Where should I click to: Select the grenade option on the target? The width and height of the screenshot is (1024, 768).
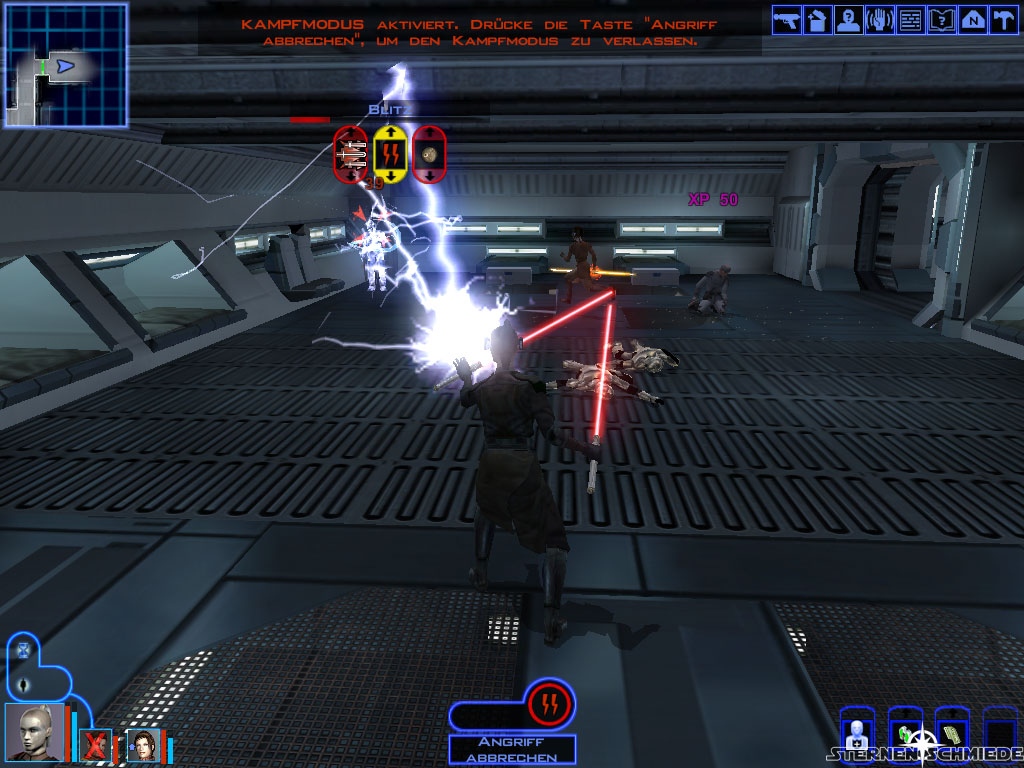[x=428, y=154]
